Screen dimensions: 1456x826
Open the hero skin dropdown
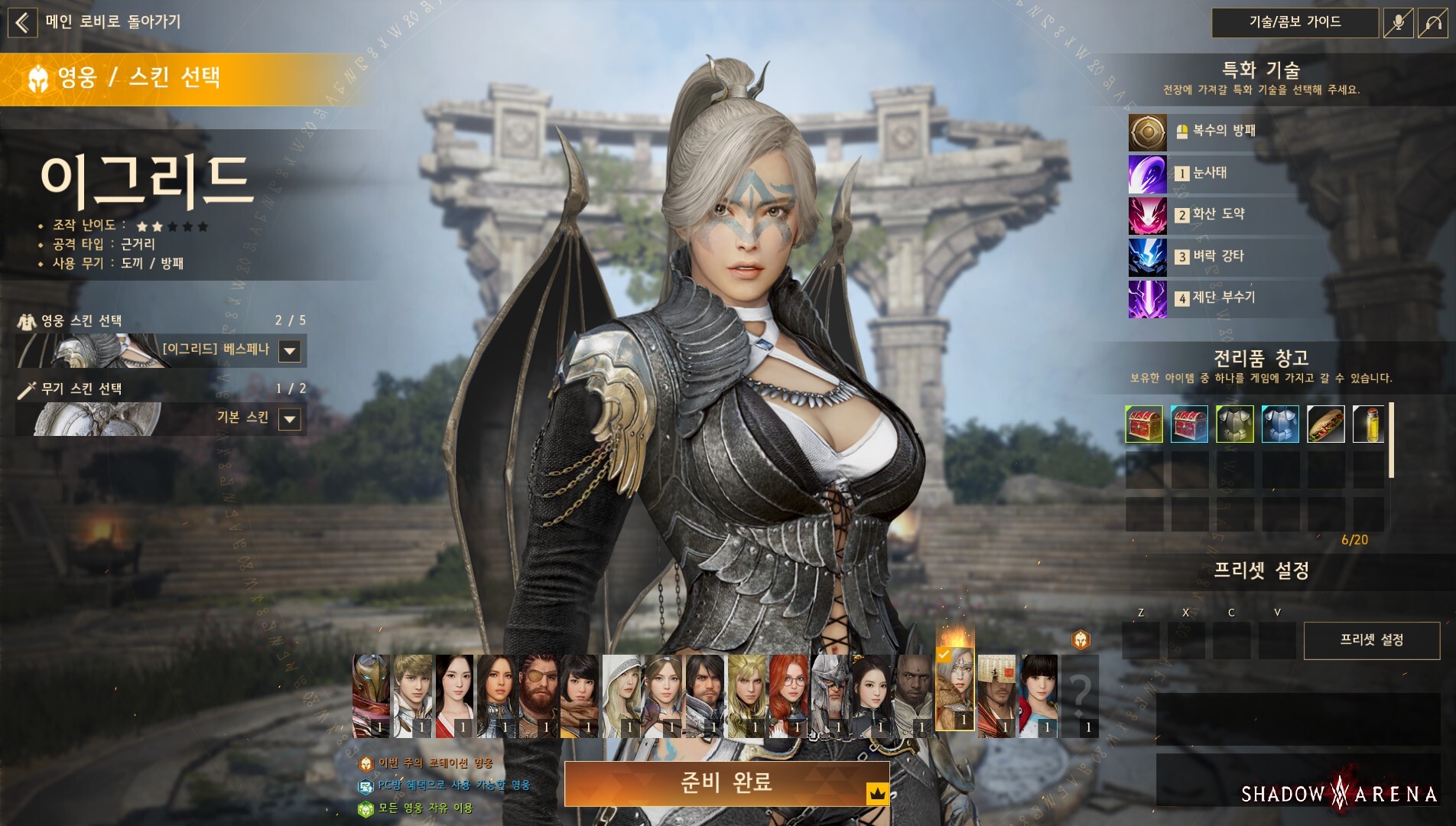289,351
